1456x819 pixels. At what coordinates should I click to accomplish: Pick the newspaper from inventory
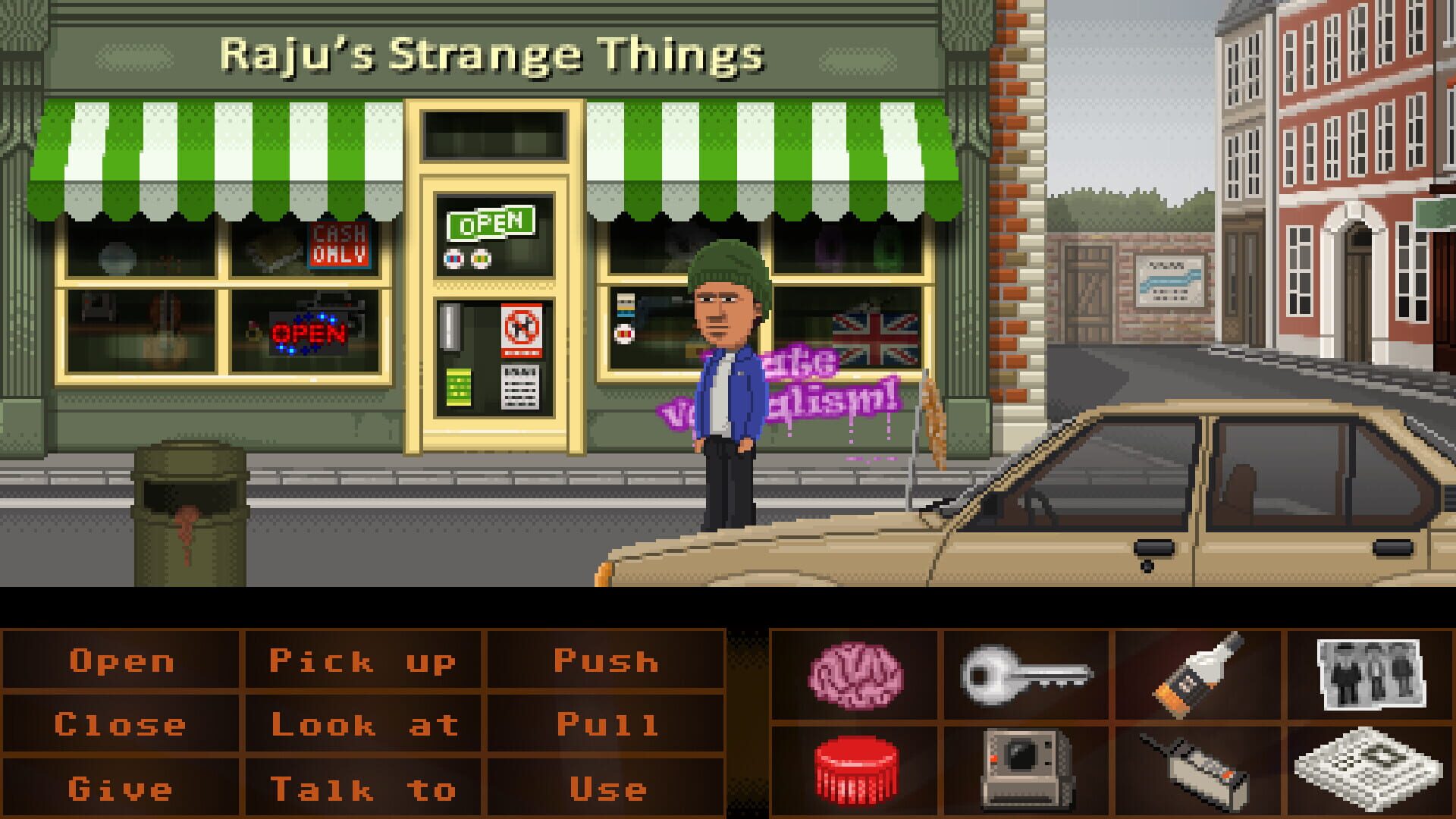coord(1369,770)
